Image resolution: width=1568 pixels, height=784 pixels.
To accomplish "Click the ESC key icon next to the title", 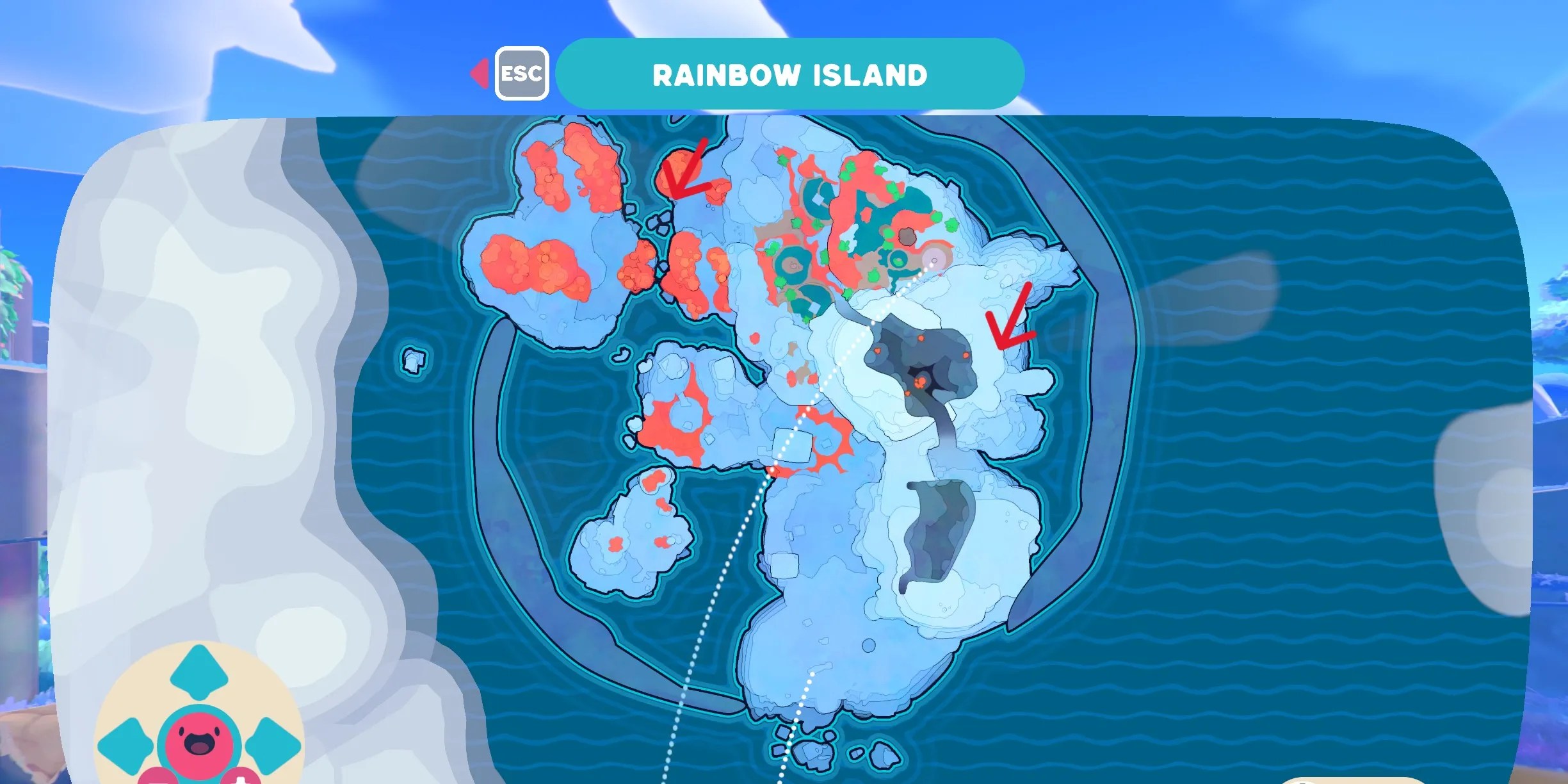I will (522, 74).
